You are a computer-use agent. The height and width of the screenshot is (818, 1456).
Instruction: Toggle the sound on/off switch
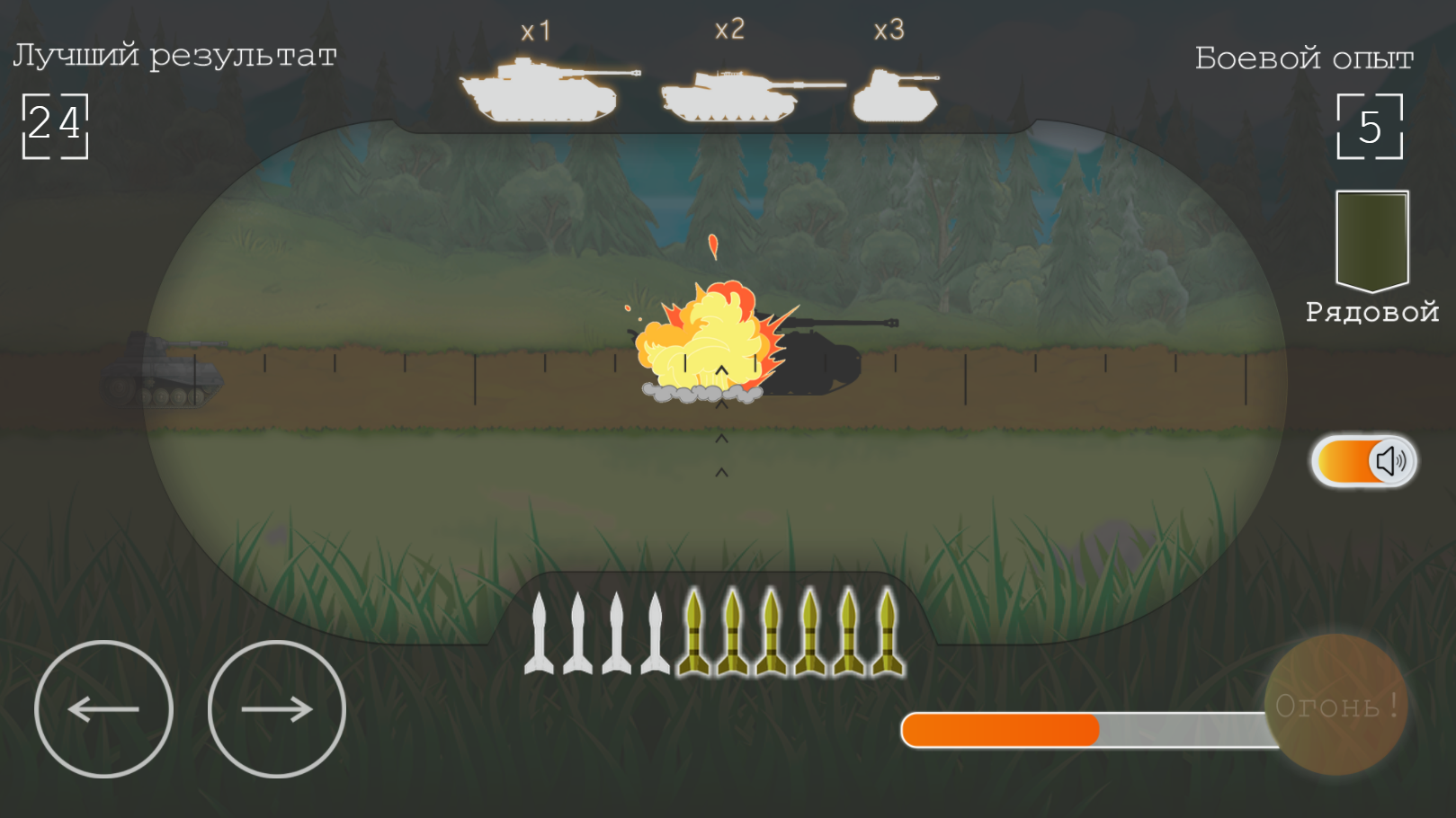pos(1362,461)
